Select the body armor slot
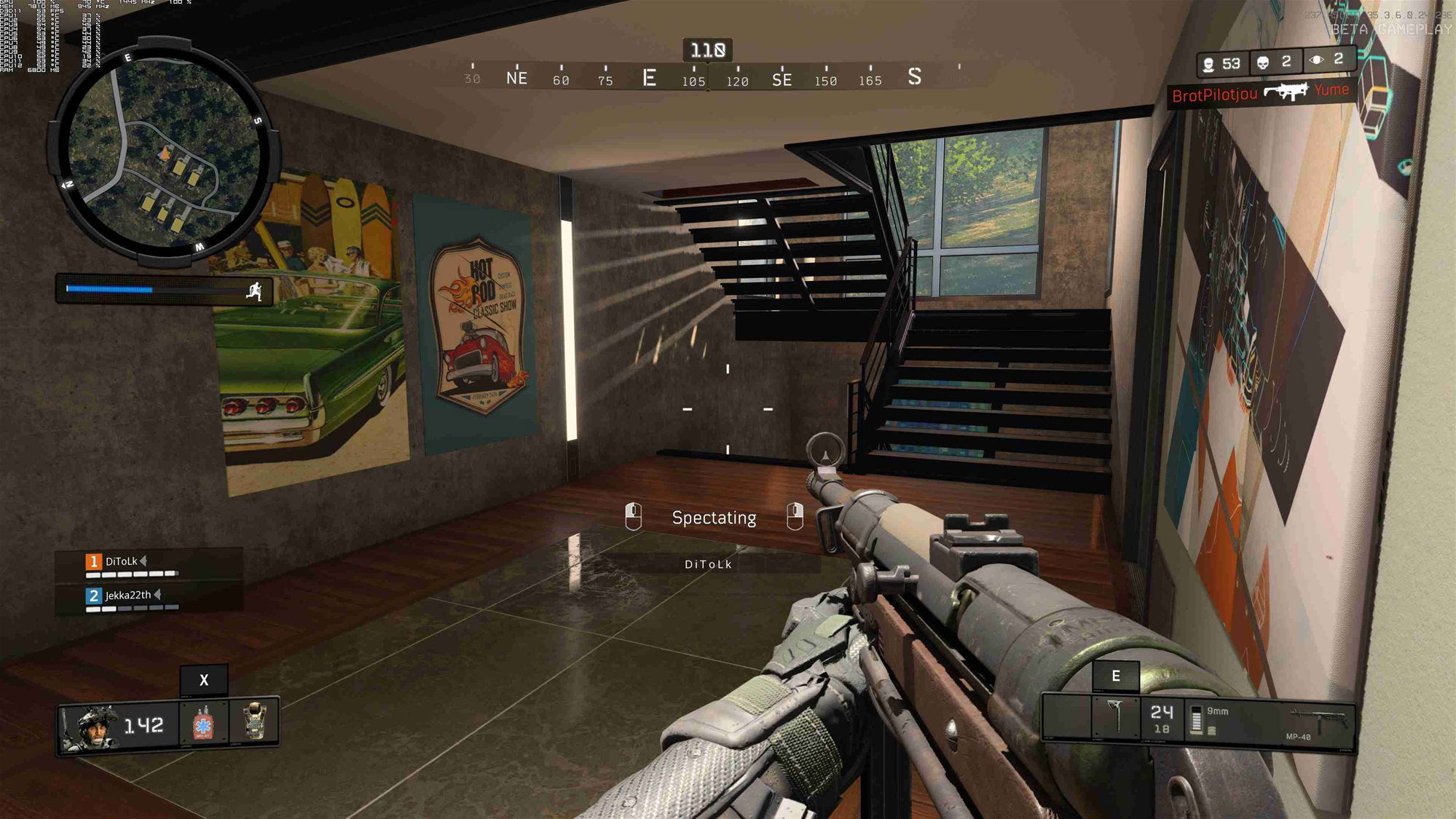 [254, 721]
